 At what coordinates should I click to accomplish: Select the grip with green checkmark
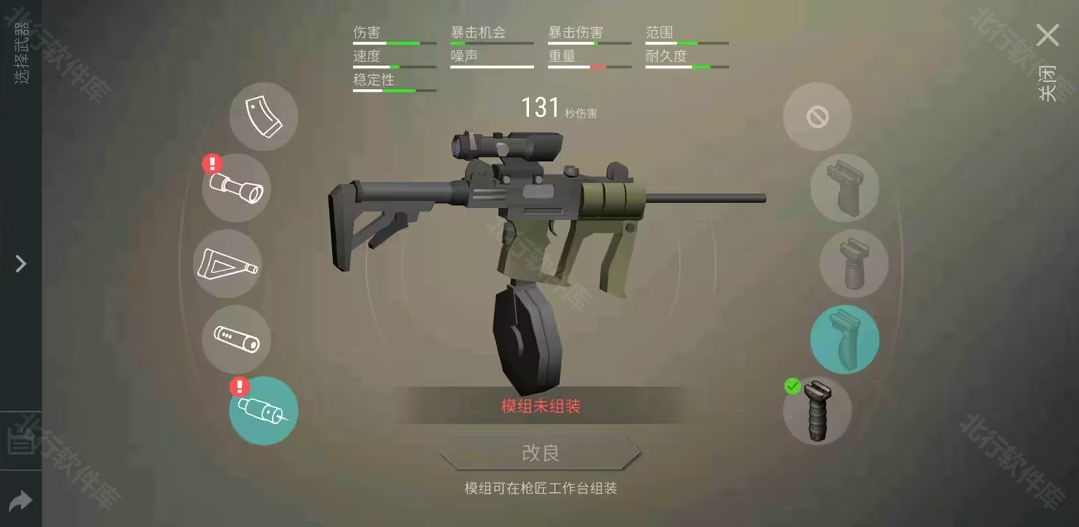817,410
